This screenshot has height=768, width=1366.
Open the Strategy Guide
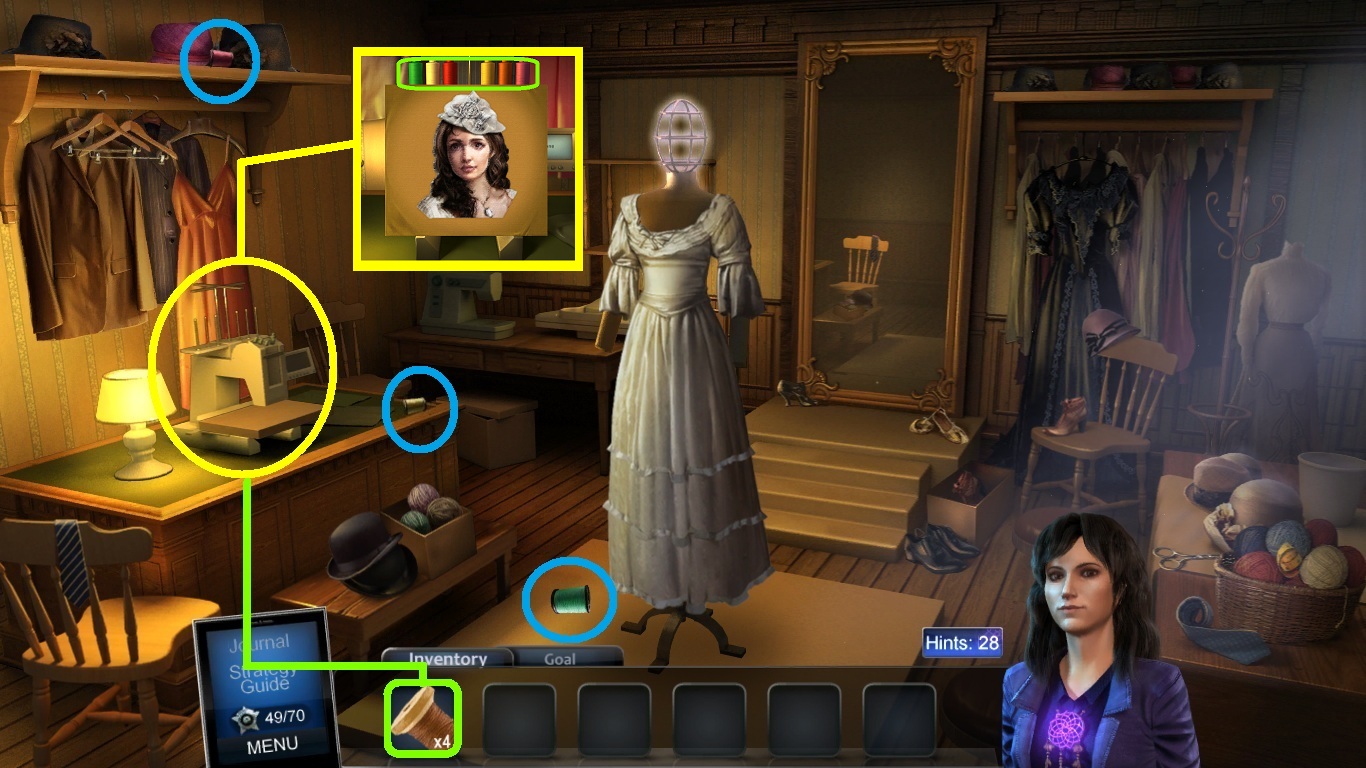(264, 677)
